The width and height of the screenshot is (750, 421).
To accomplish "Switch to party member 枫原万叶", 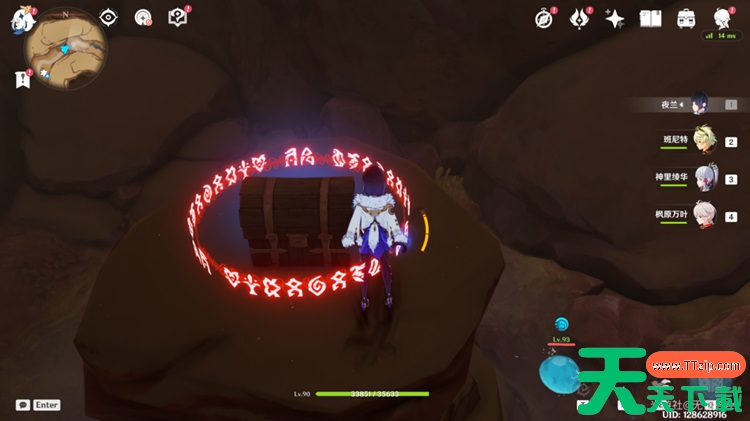I will [706, 214].
